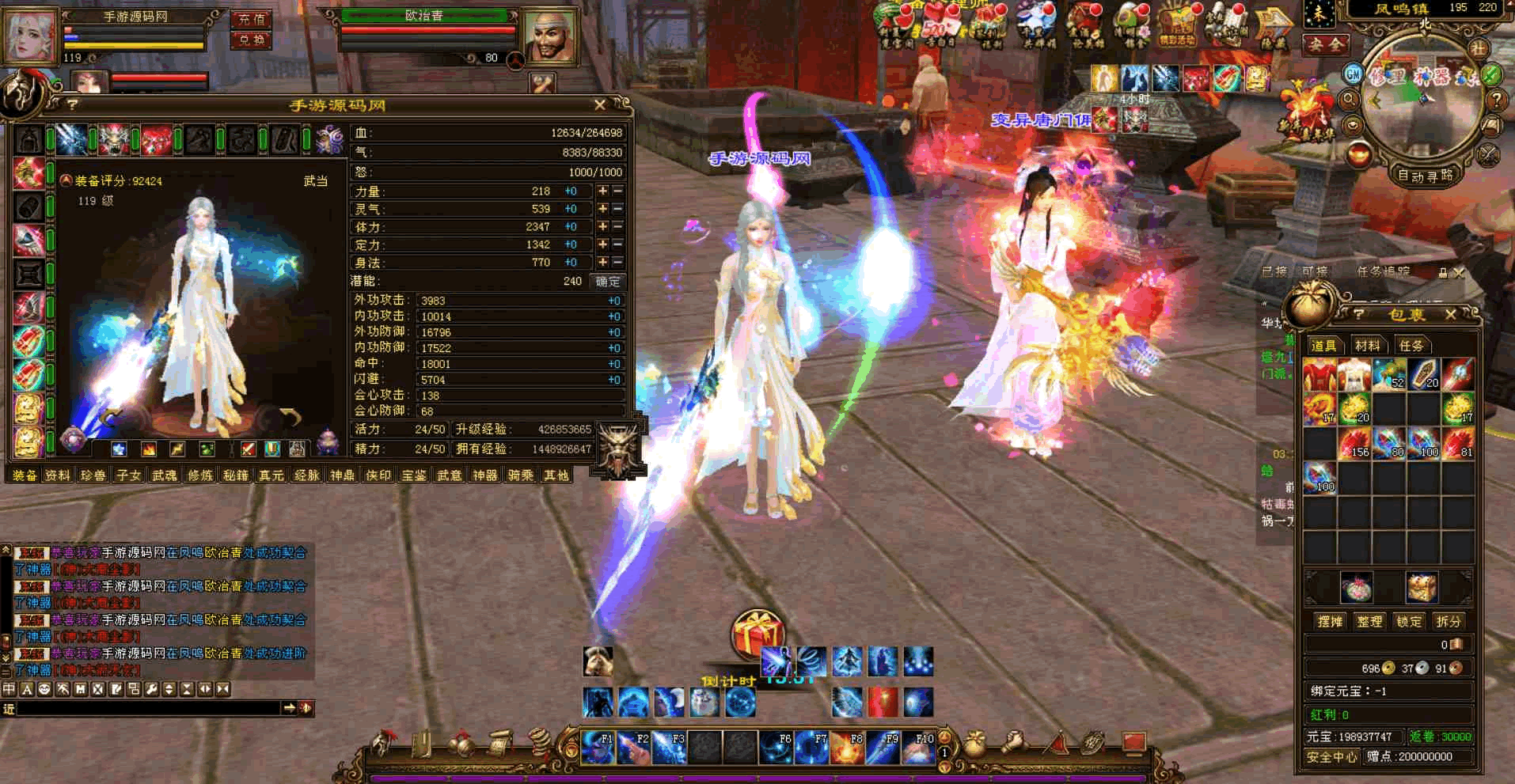Close the 包裹 inventory window

(1451, 314)
